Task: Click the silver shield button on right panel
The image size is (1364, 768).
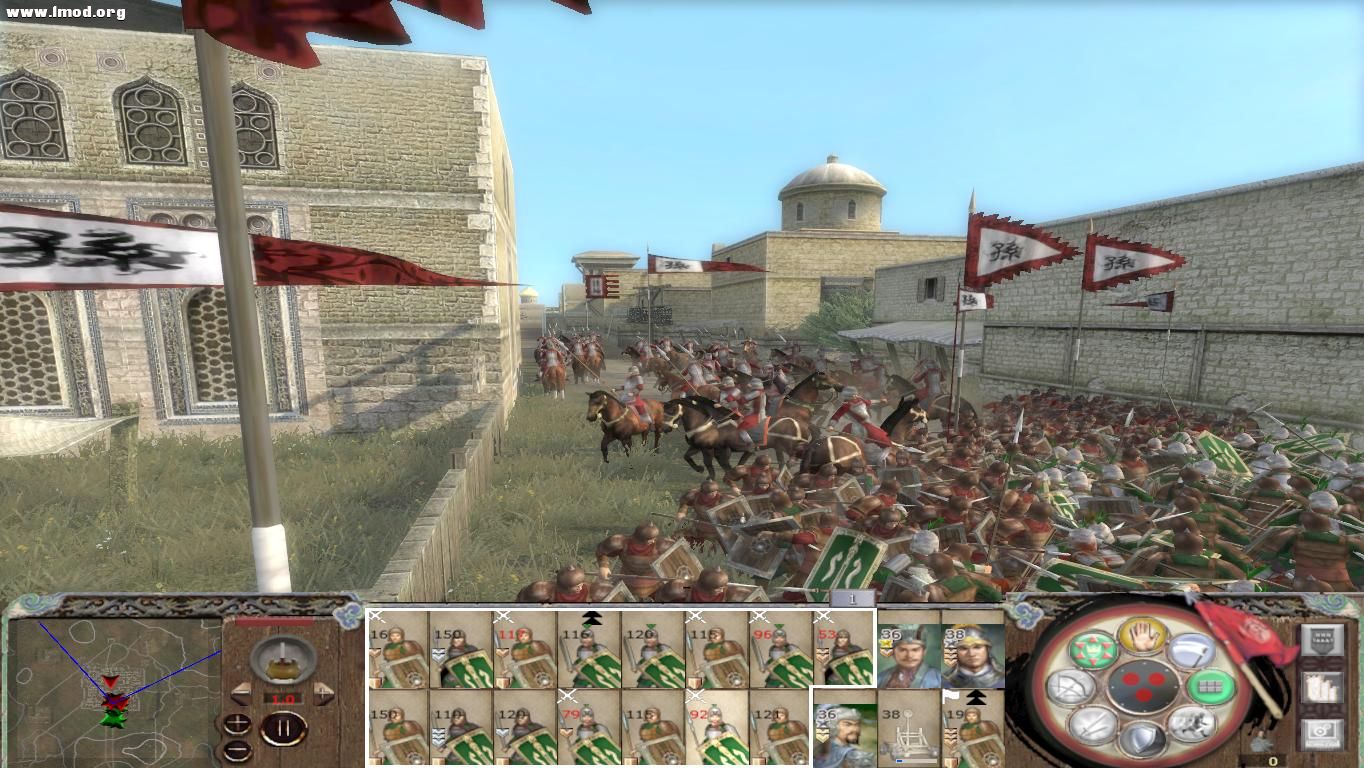Action: point(1322,641)
